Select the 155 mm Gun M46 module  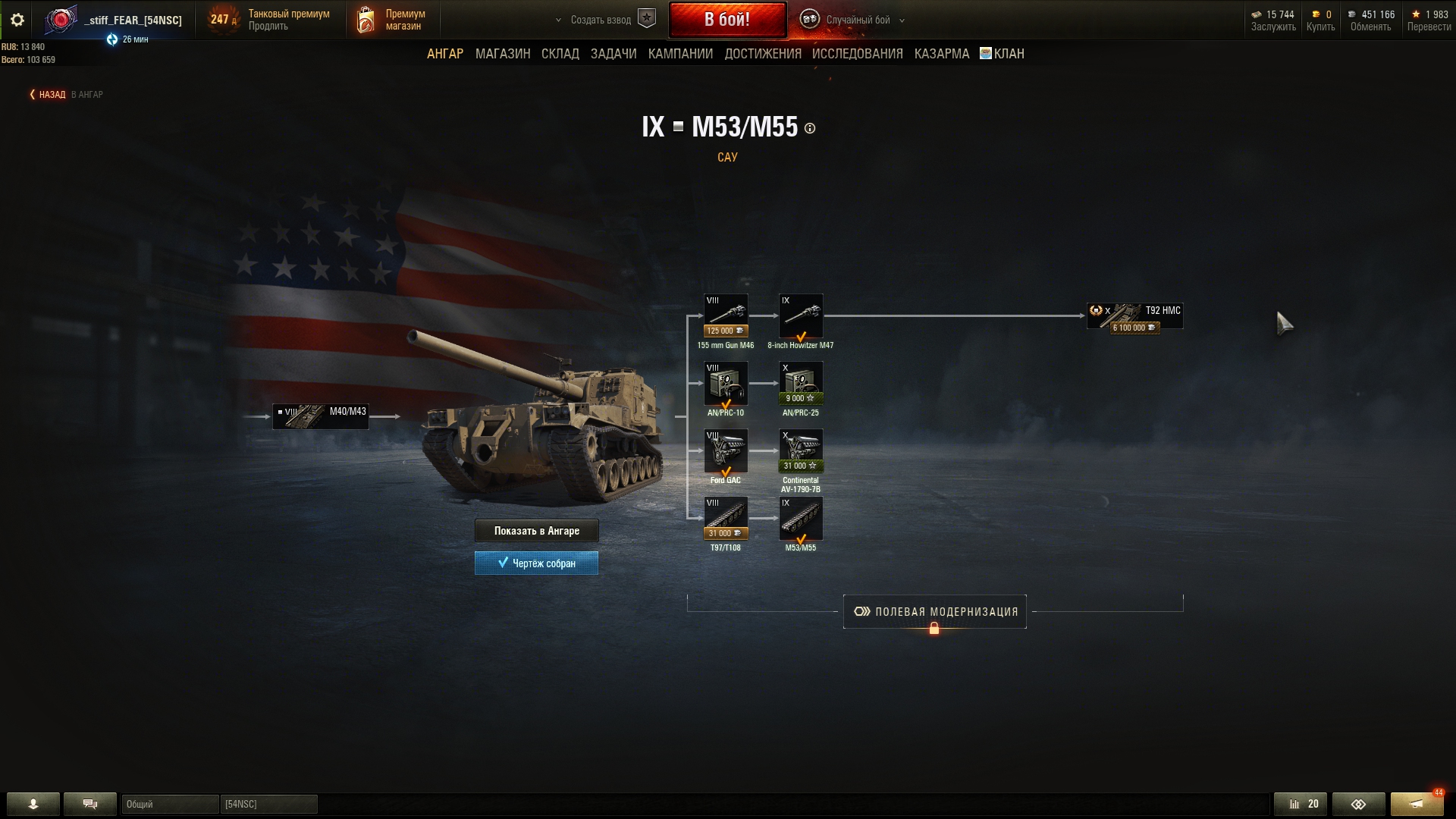[726, 315]
